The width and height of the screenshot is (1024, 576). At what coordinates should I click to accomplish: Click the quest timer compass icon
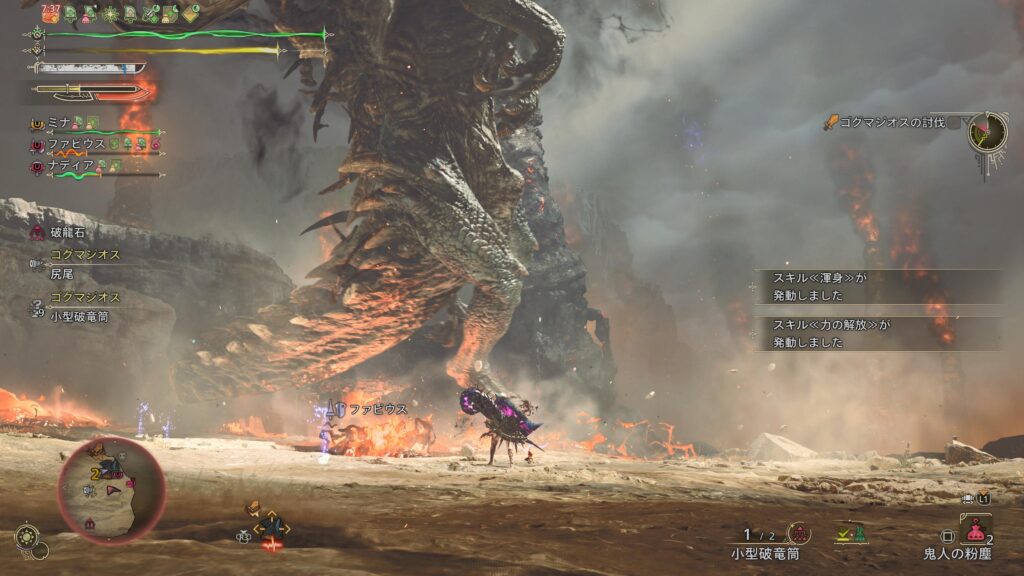click(x=987, y=132)
